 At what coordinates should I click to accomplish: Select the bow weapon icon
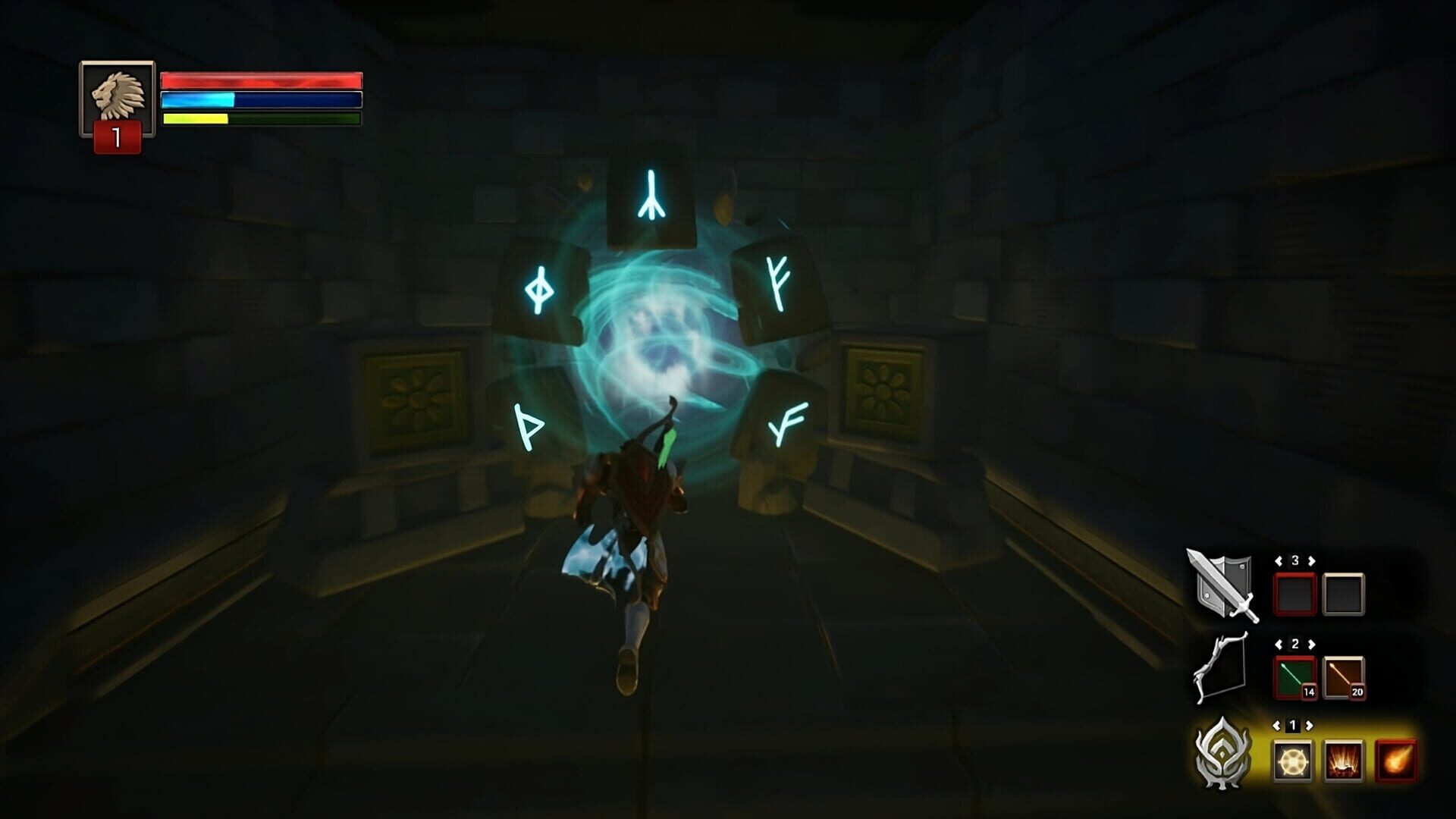(1219, 667)
